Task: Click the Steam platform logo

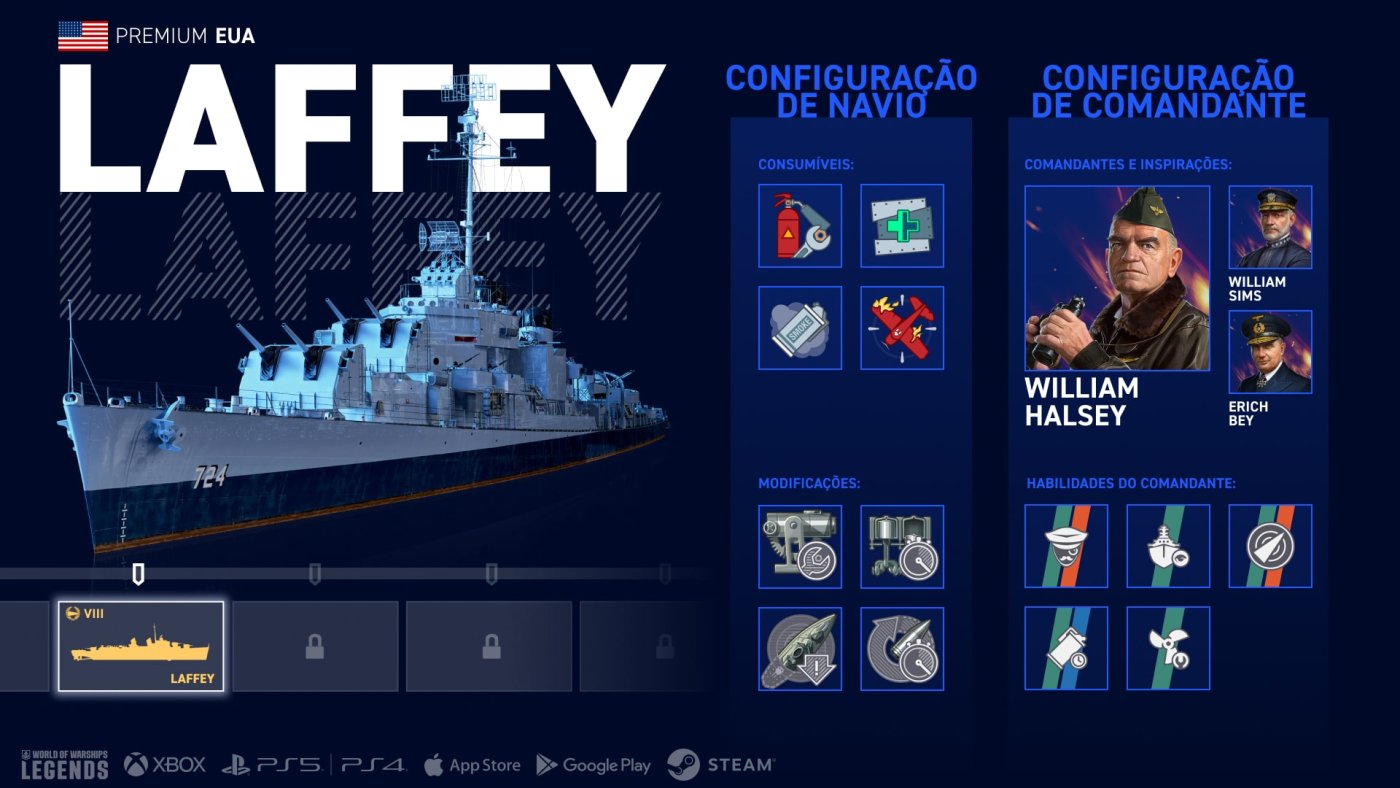Action: pyautogui.click(x=721, y=765)
